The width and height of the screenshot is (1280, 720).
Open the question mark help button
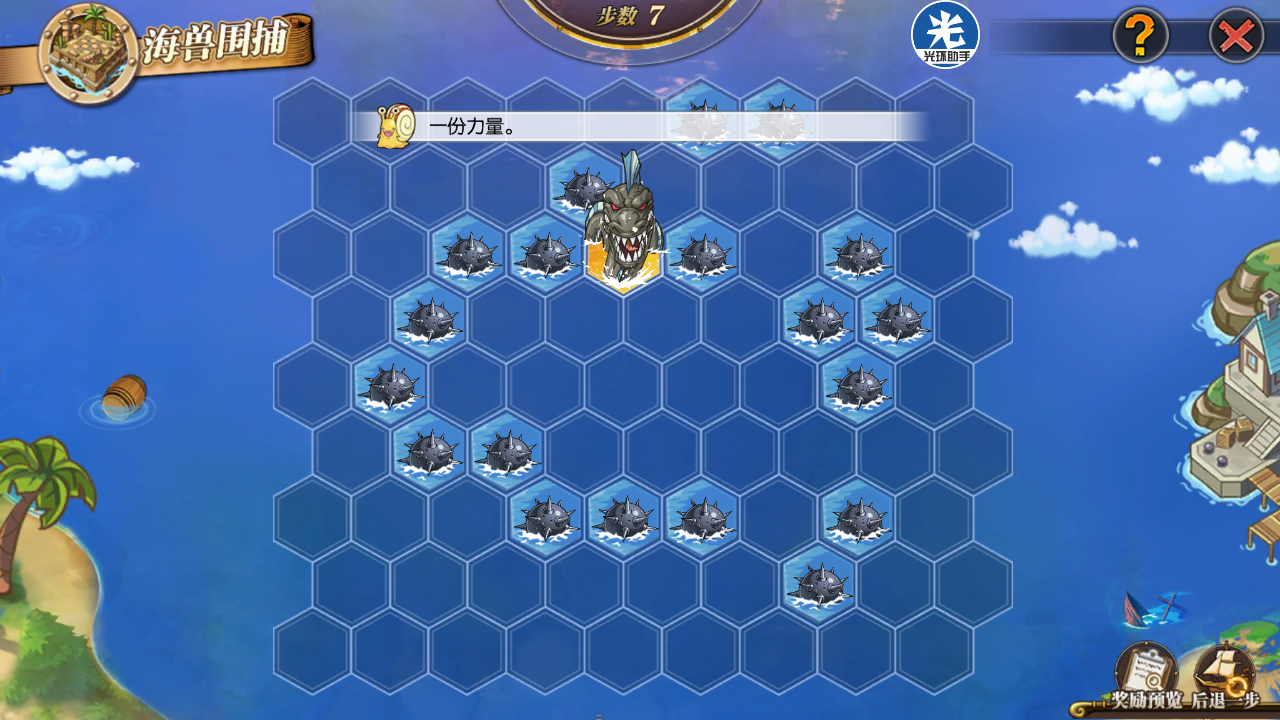(x=1140, y=37)
